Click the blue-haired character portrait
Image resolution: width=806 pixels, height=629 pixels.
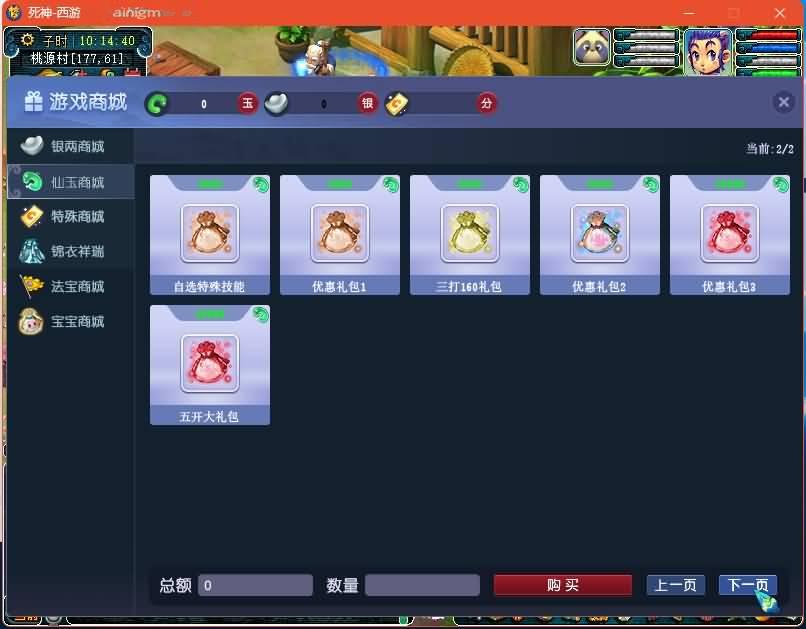pyautogui.click(x=707, y=49)
